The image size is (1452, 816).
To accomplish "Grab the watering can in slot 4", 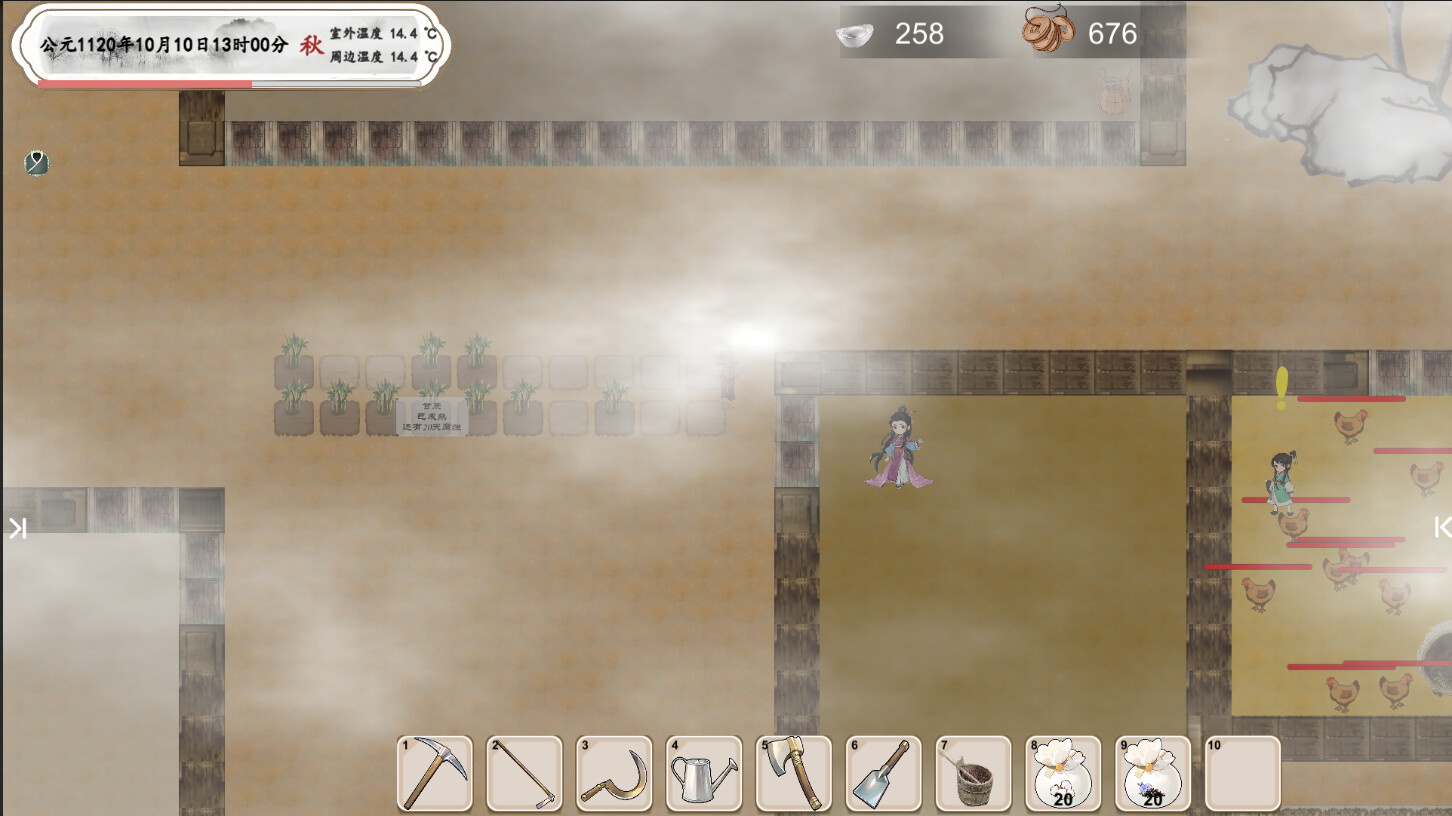I will pos(704,773).
